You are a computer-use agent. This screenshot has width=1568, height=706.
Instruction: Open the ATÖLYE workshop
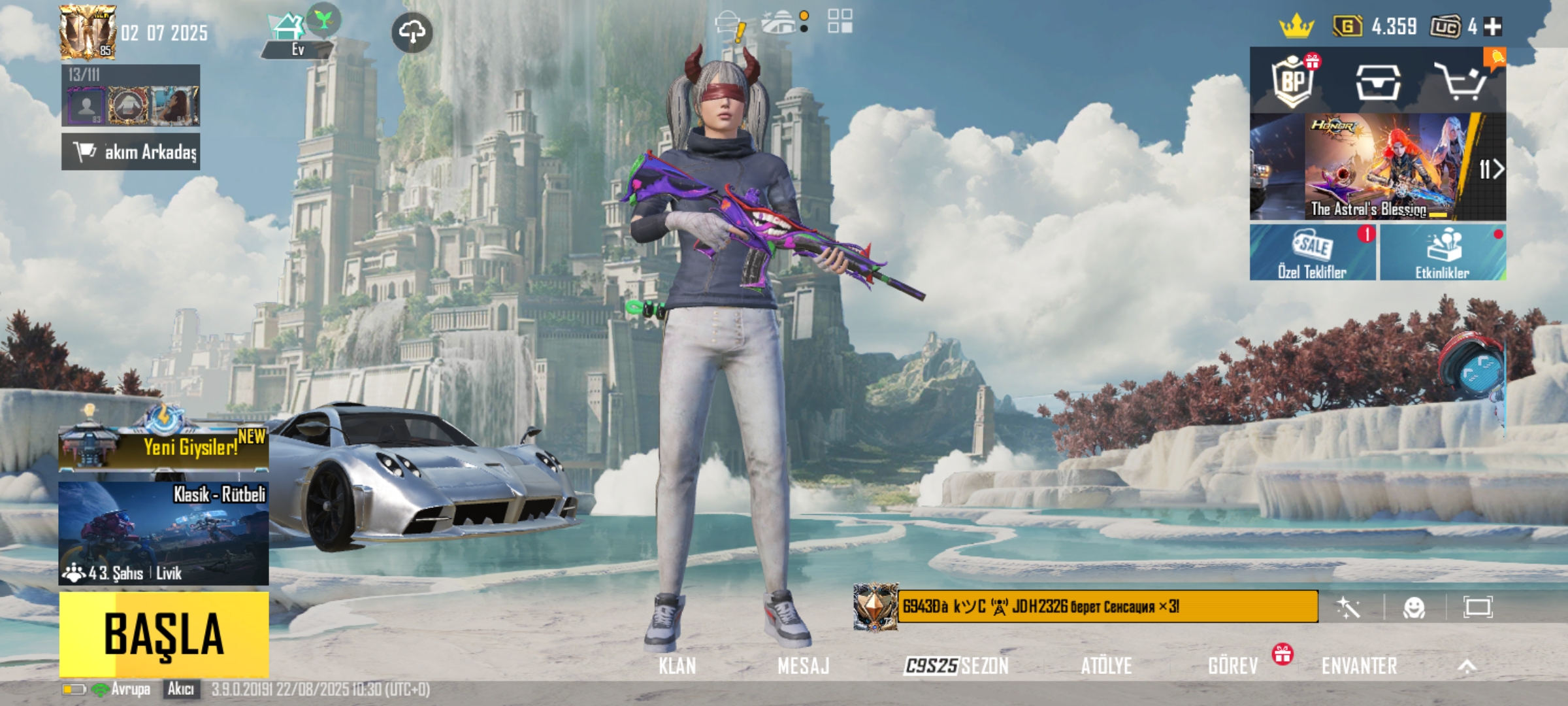coord(1106,666)
